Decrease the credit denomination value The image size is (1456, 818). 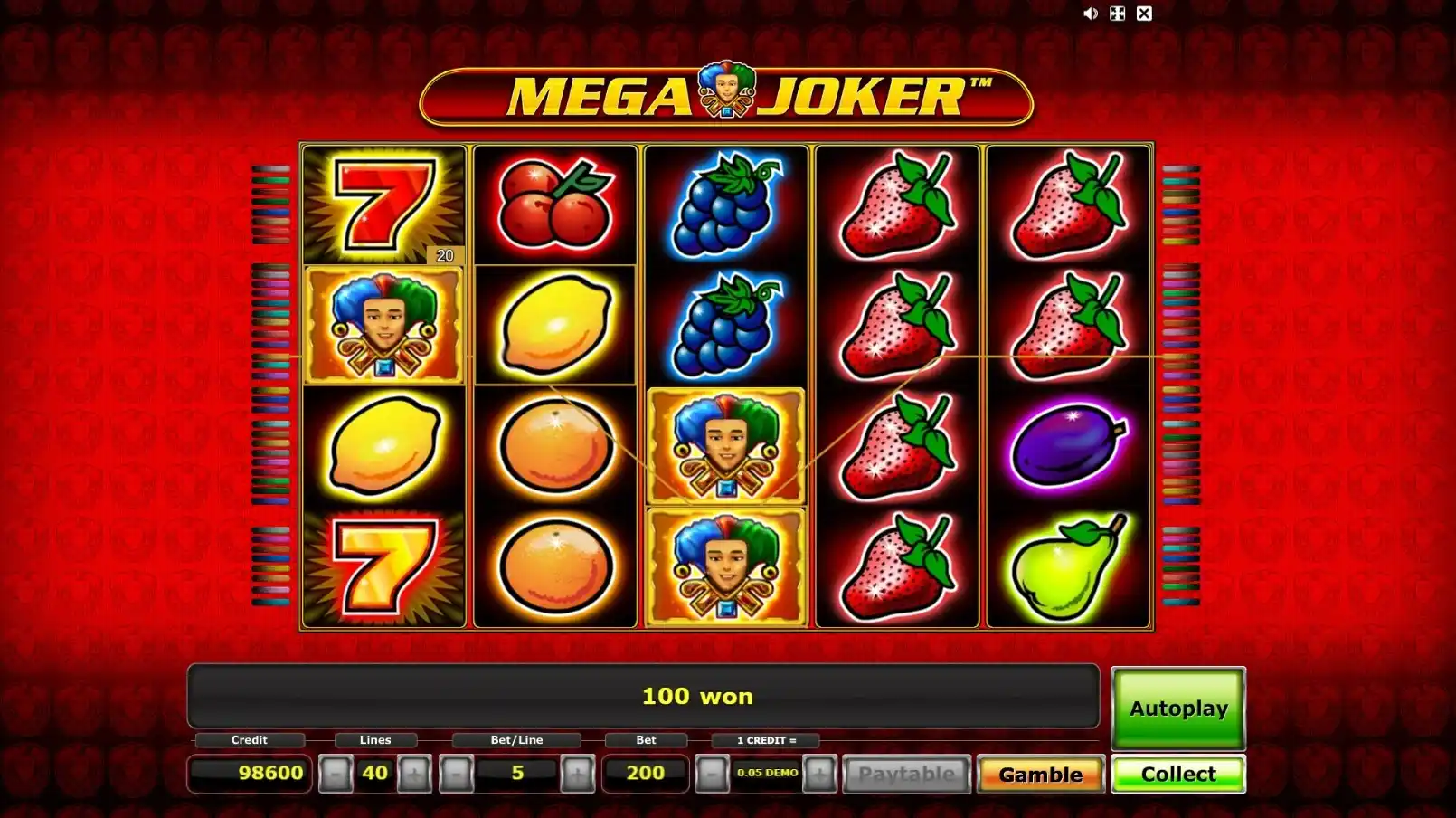[712, 775]
